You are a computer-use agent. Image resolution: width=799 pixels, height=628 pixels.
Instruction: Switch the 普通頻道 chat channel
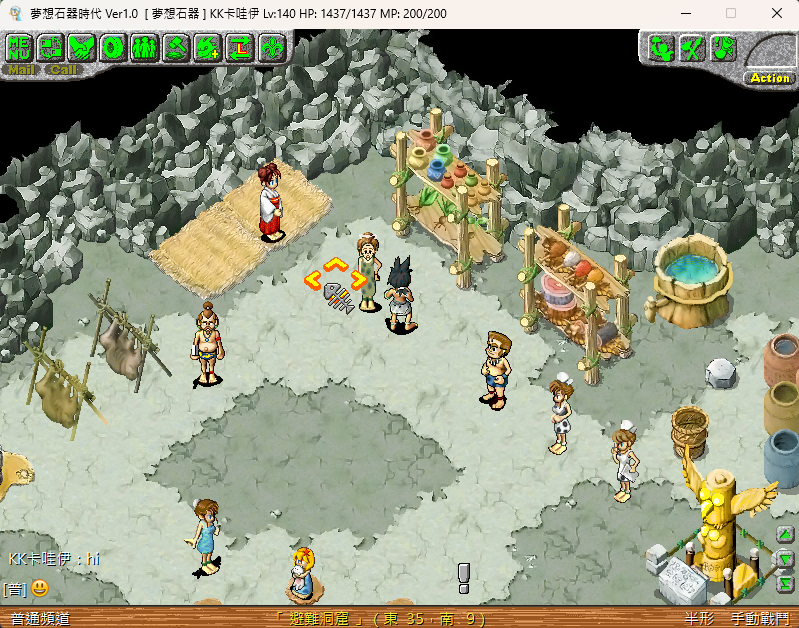pyautogui.click(x=40, y=619)
